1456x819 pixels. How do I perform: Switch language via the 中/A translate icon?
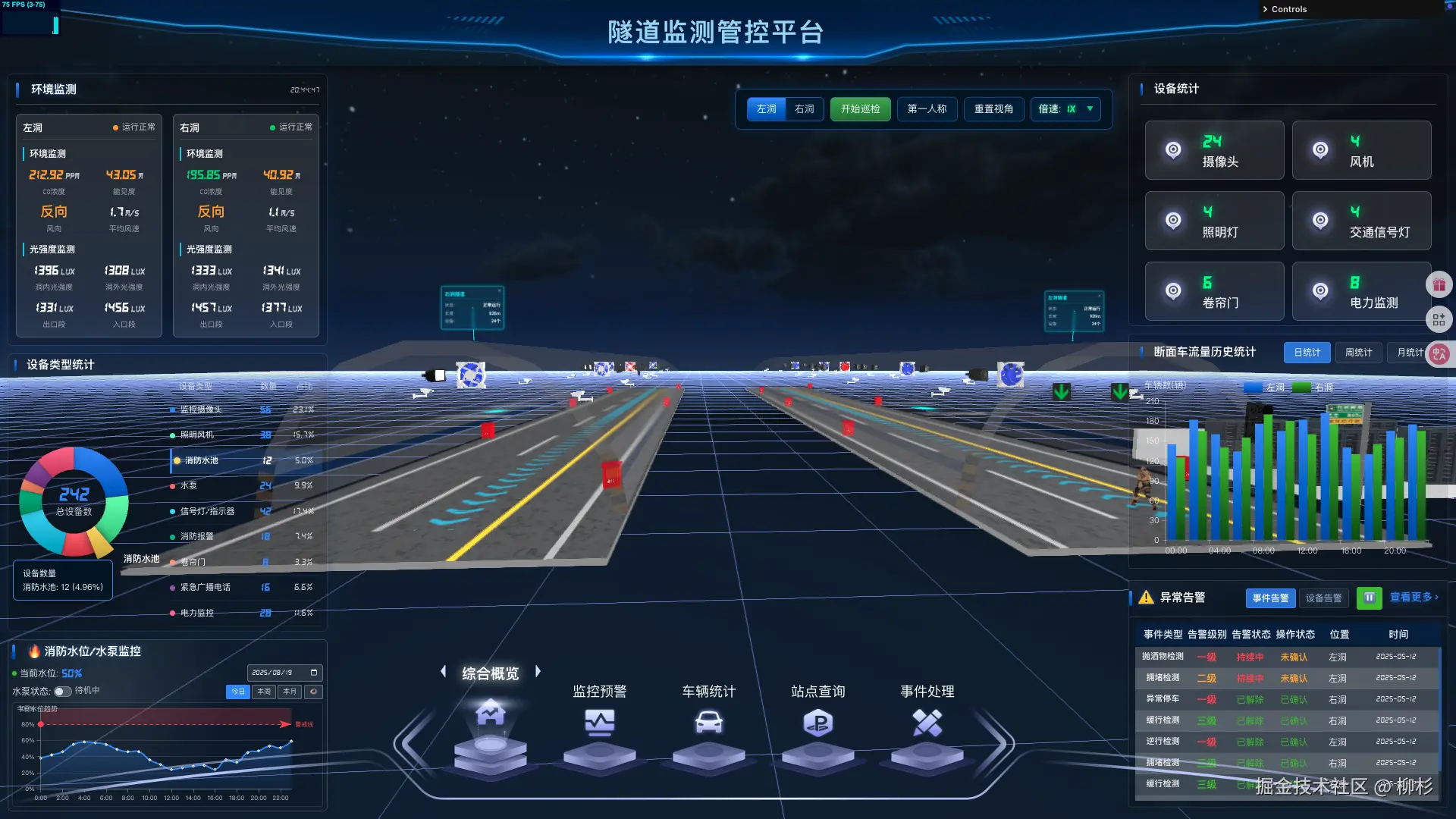[x=1439, y=354]
